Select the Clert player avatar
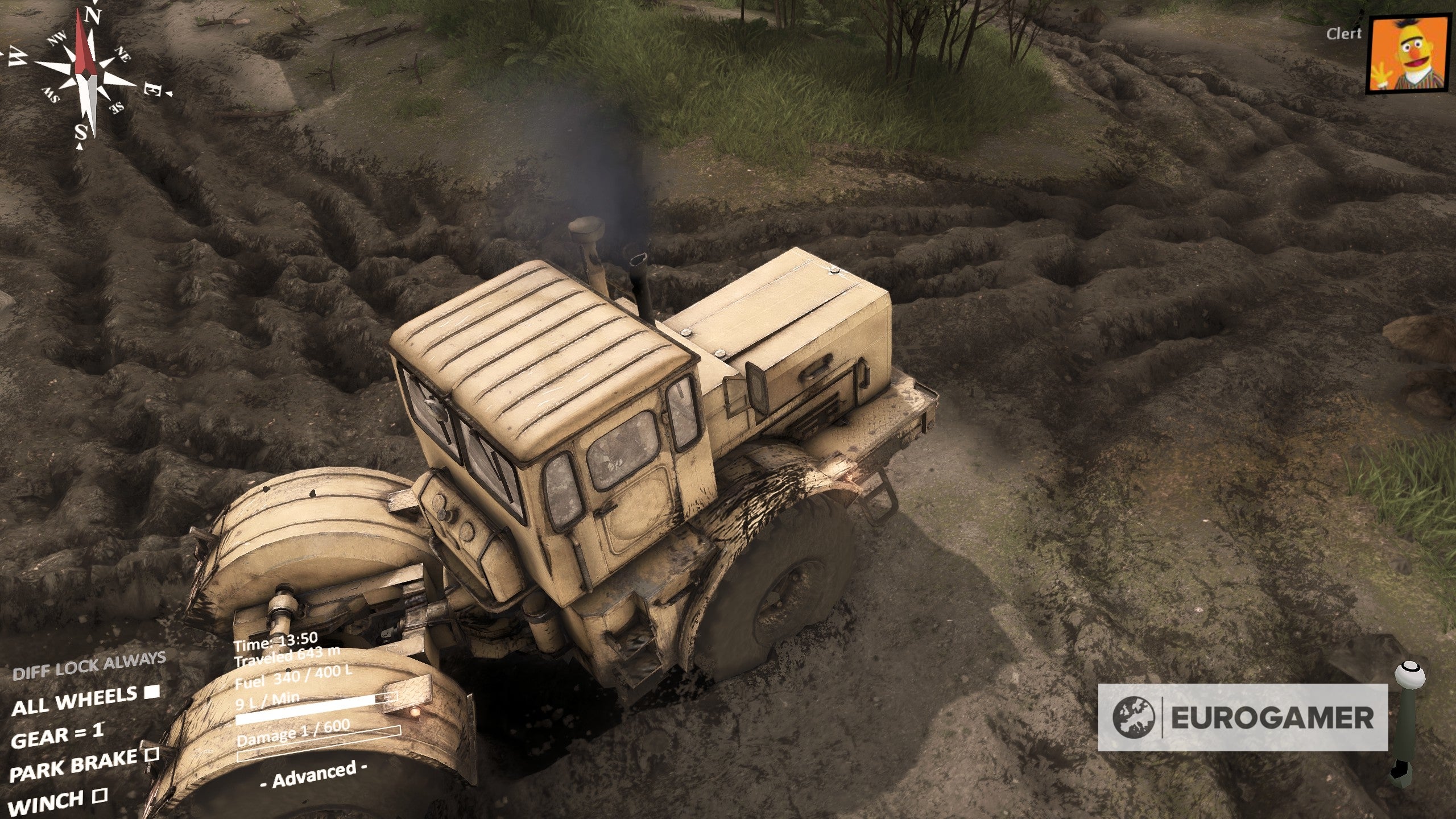Viewport: 1456px width, 819px height. click(x=1408, y=54)
